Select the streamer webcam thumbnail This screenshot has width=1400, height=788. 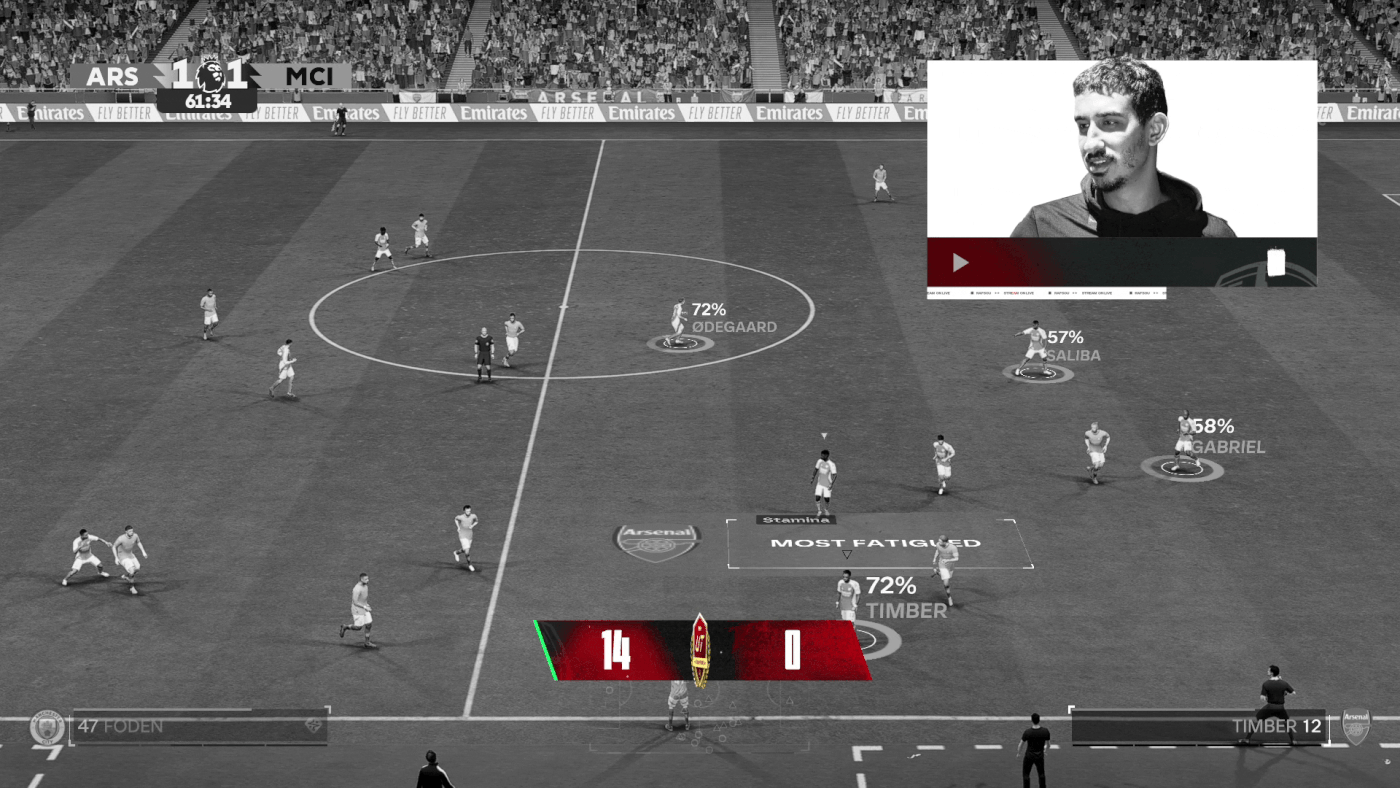pos(1121,149)
